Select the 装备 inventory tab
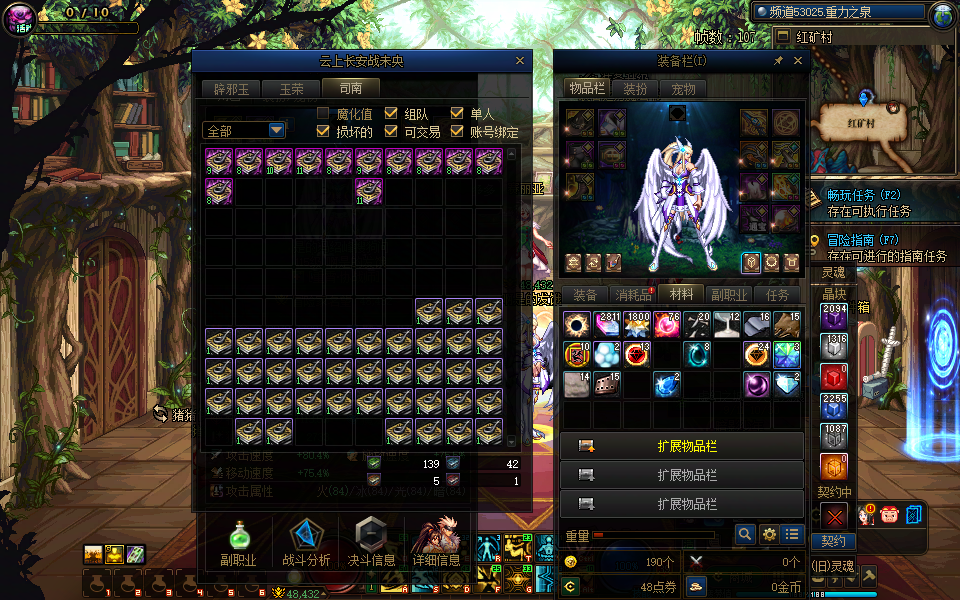Screen dimensions: 960x600 (x=585, y=295)
